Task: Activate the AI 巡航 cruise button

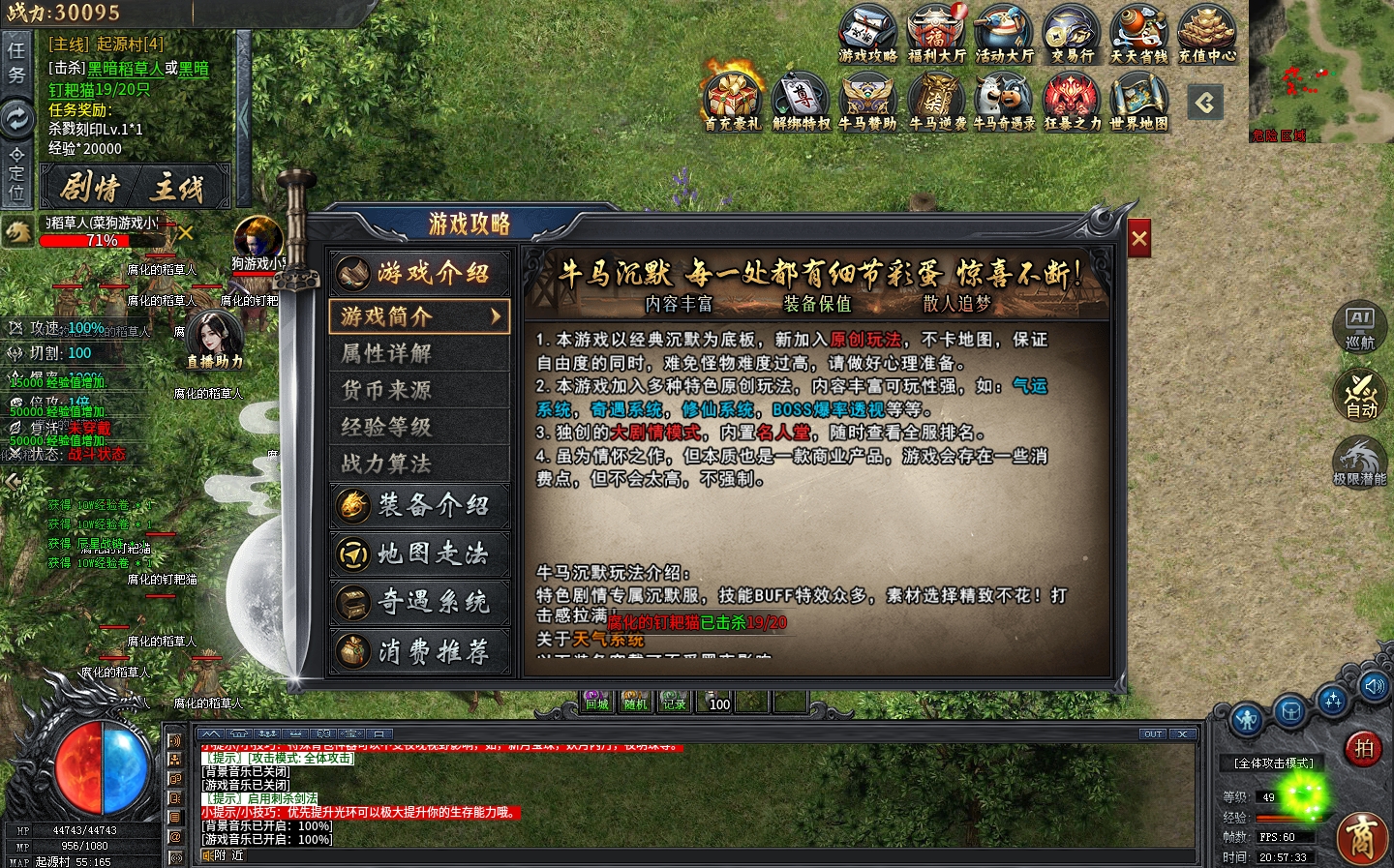Action: [1360, 326]
